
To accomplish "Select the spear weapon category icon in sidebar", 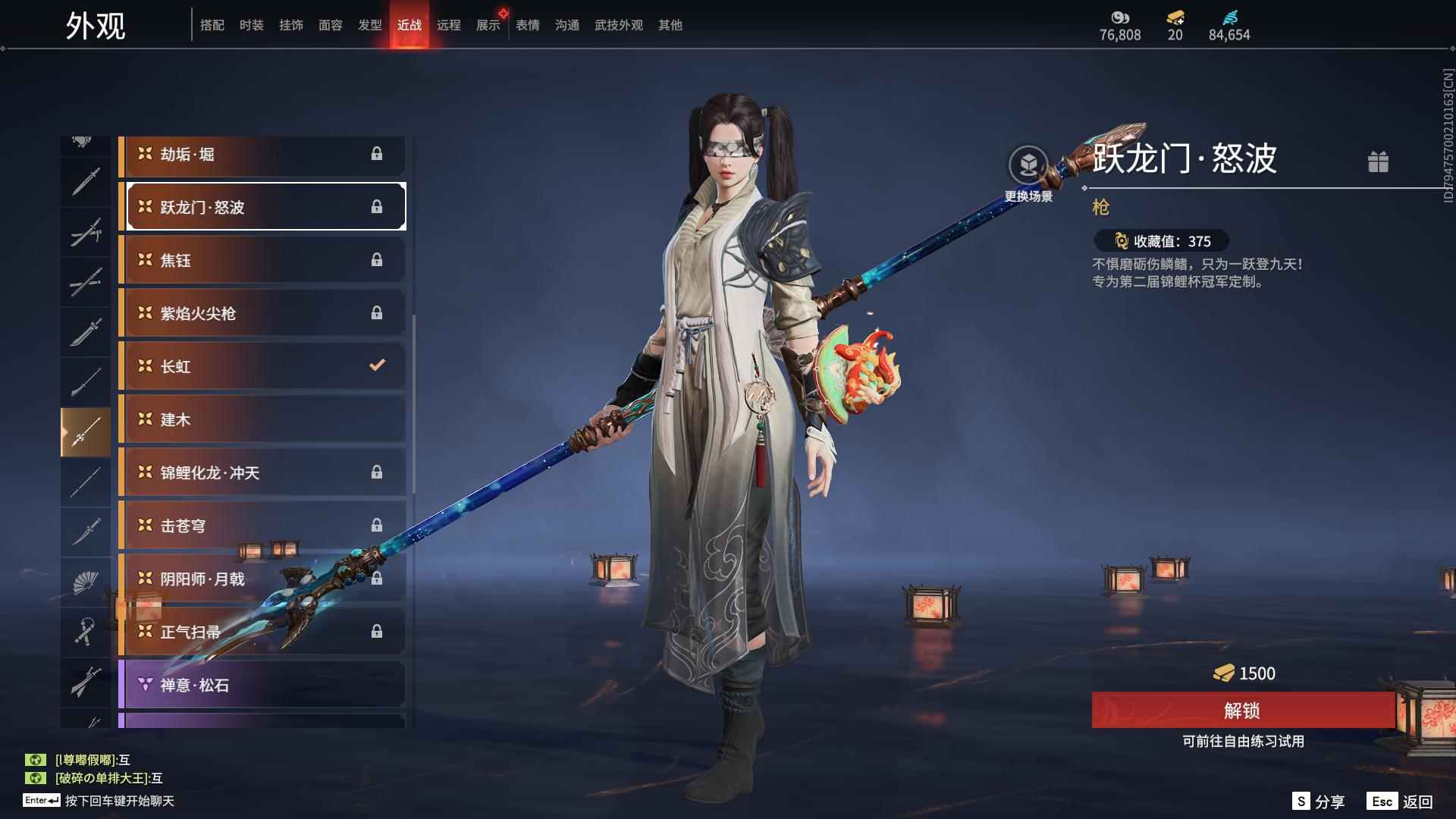I will [x=86, y=431].
